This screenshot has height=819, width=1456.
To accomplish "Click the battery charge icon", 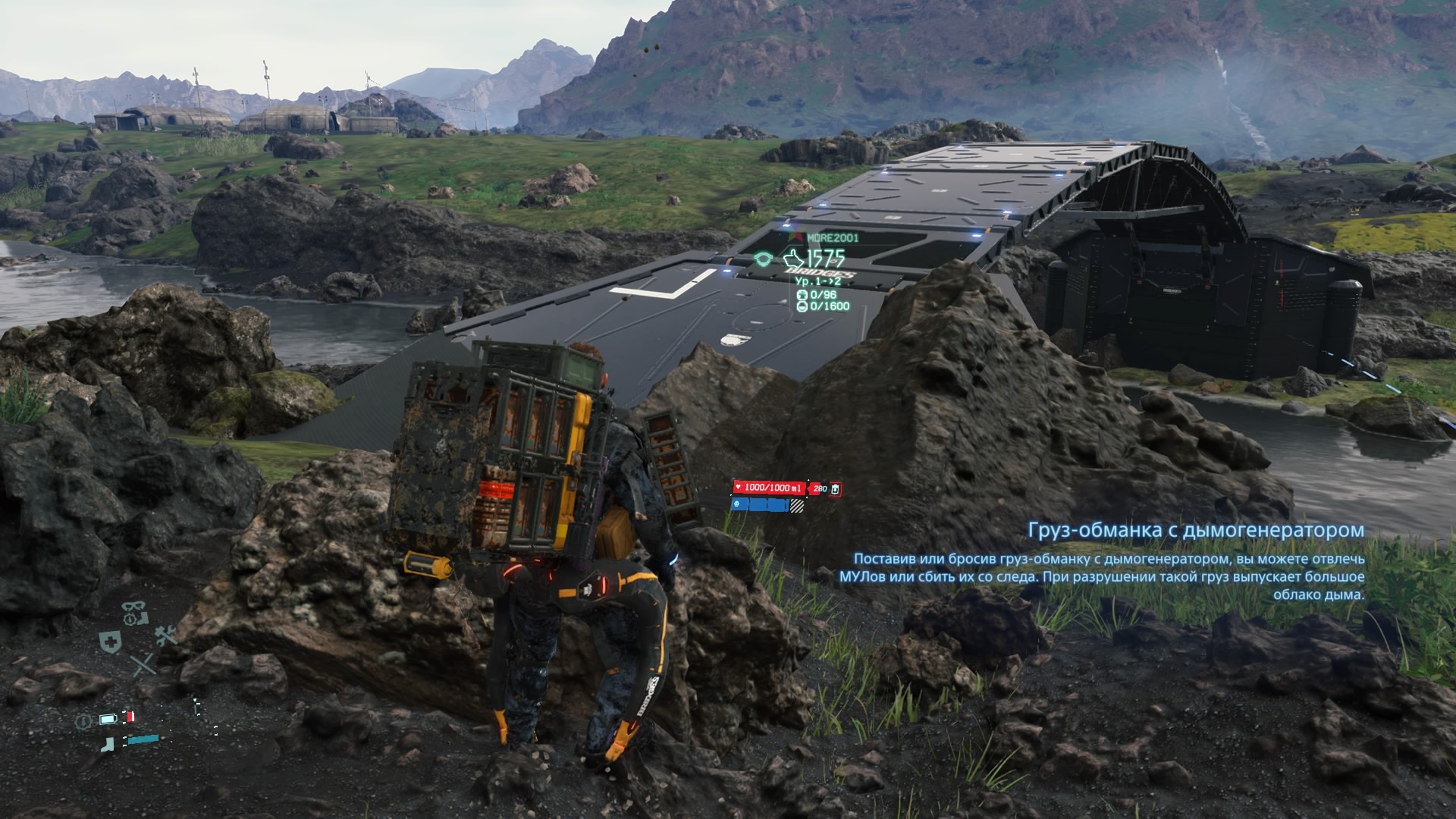I will (x=109, y=718).
